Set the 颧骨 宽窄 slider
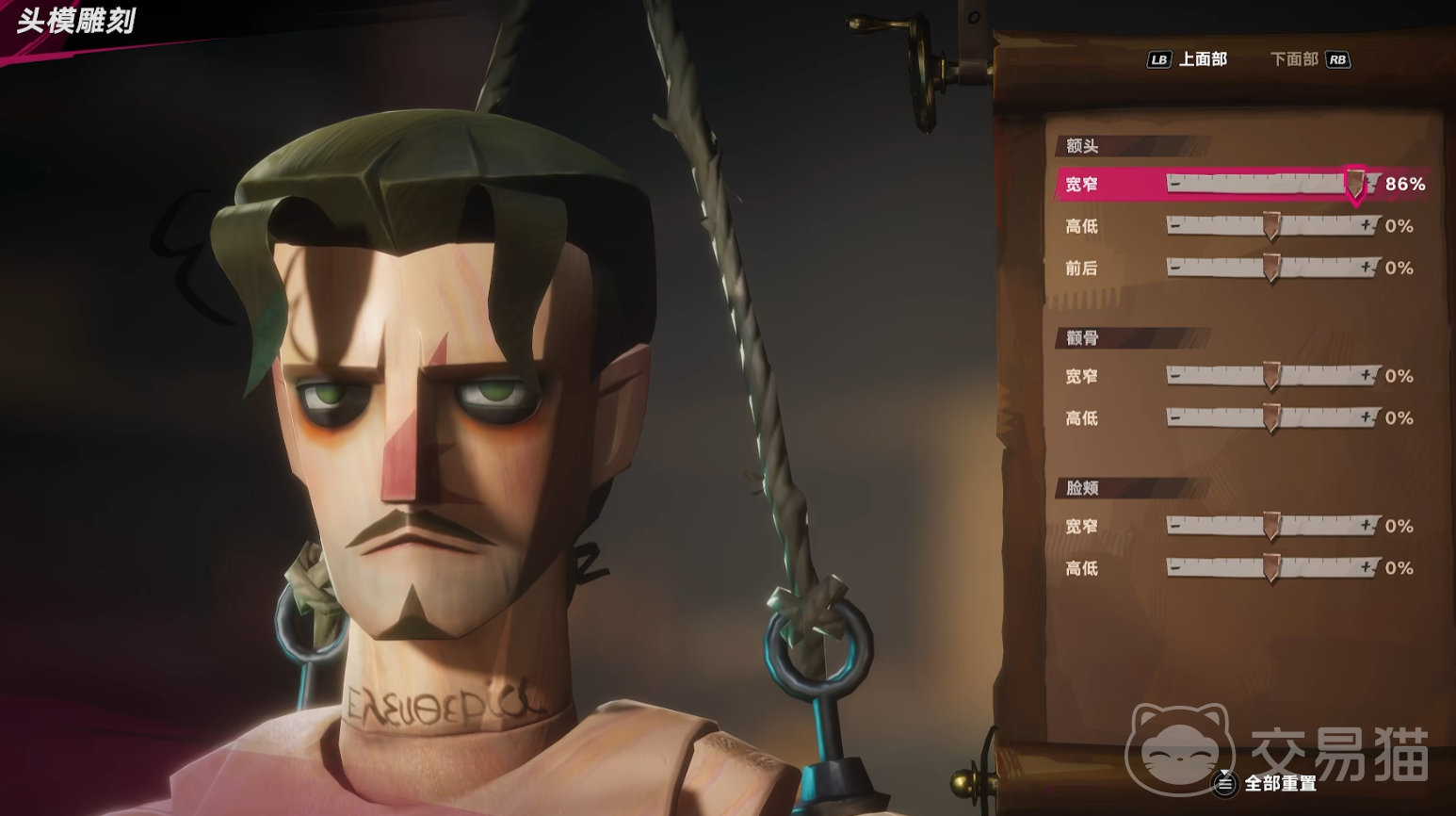Screen dimensions: 1456x816 [1270, 376]
